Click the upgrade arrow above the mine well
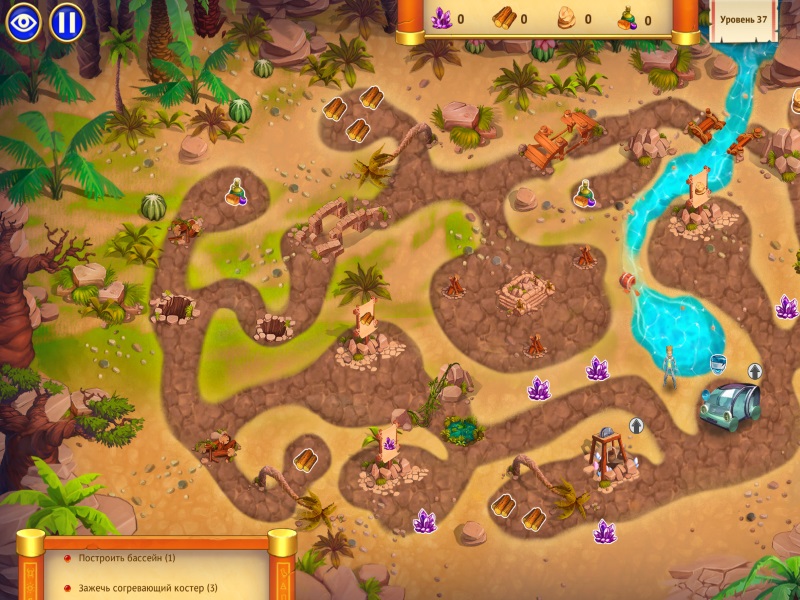The height and width of the screenshot is (600, 800). [634, 424]
